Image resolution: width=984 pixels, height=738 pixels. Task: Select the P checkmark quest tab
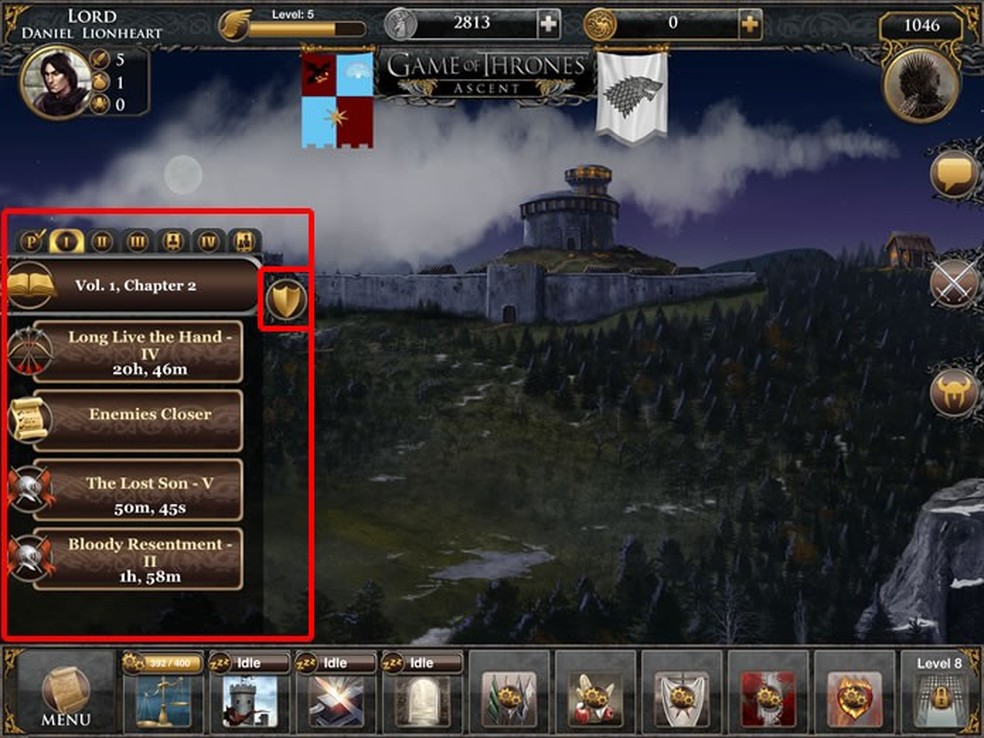(x=32, y=241)
